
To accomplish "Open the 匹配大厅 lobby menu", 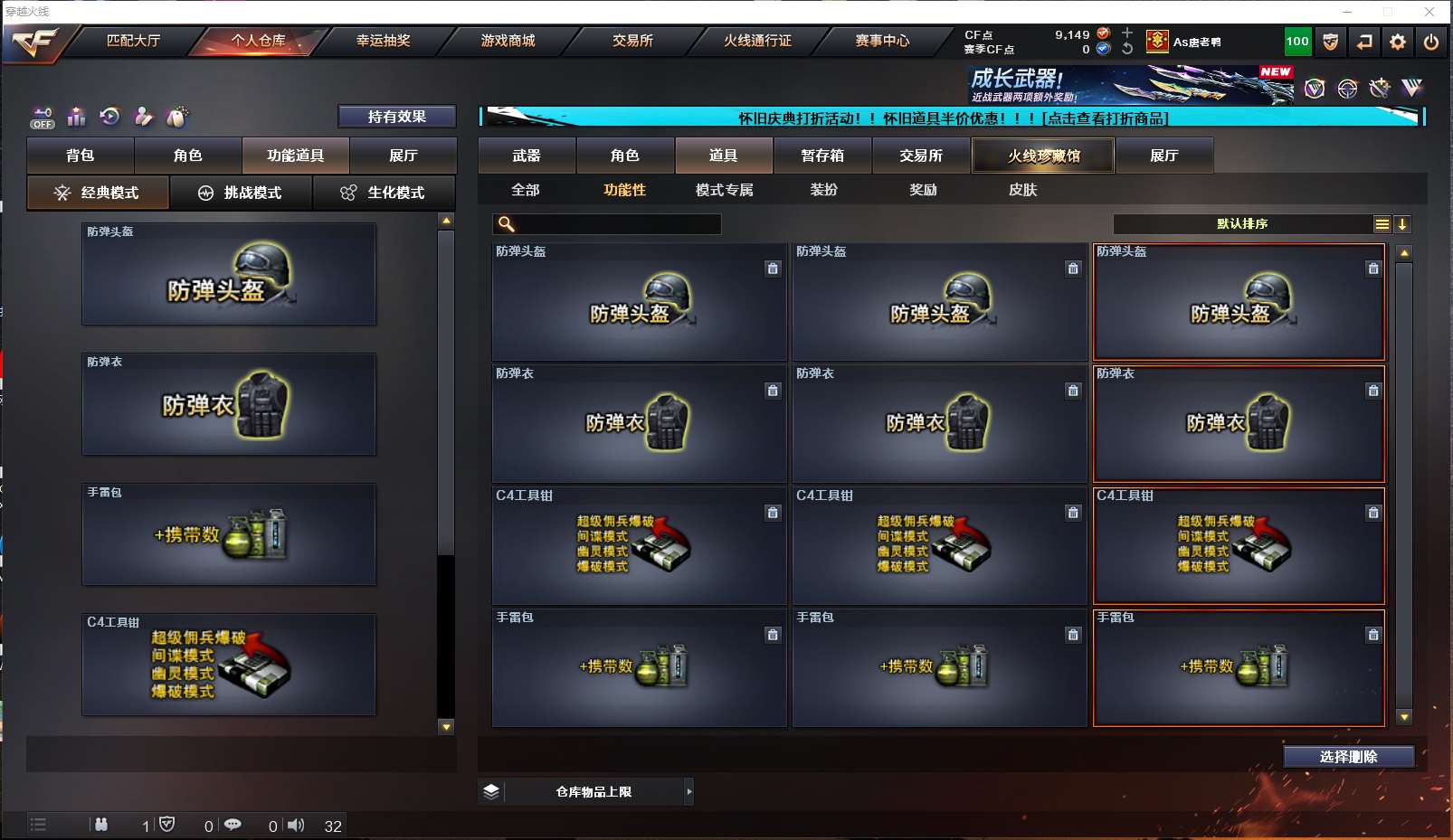I will [133, 41].
